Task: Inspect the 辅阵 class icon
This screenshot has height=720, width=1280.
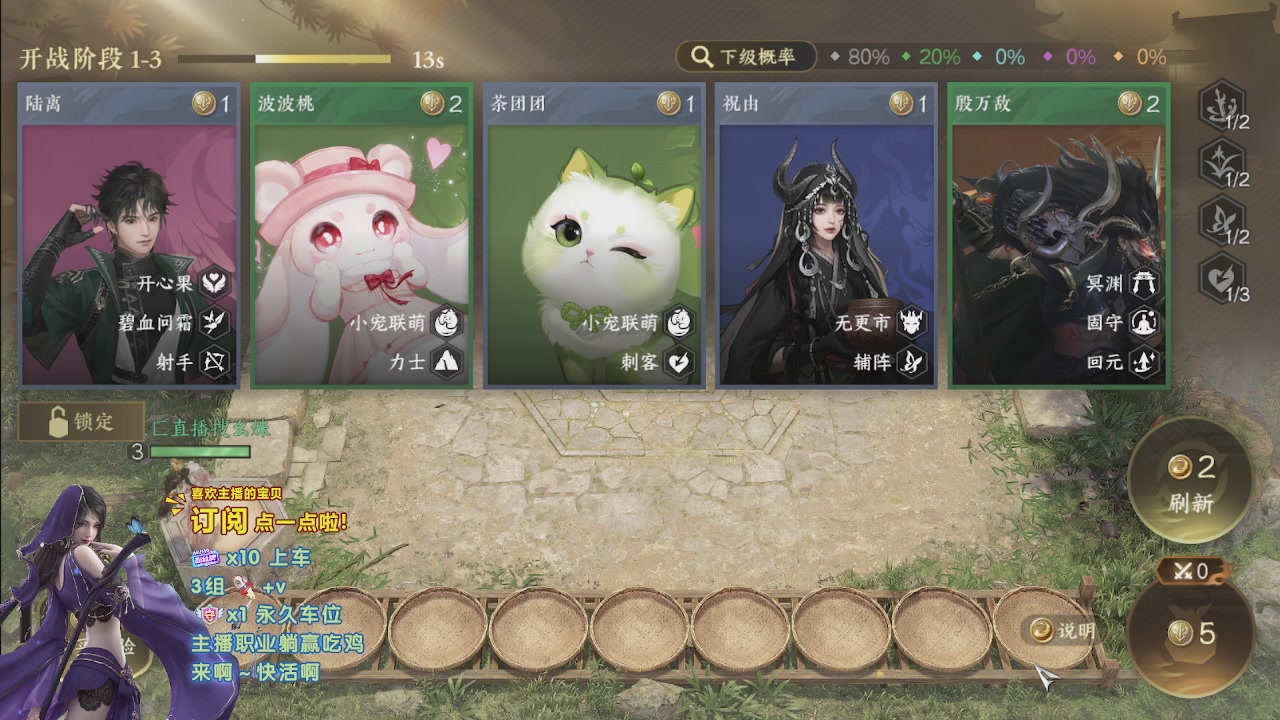Action: [912, 361]
